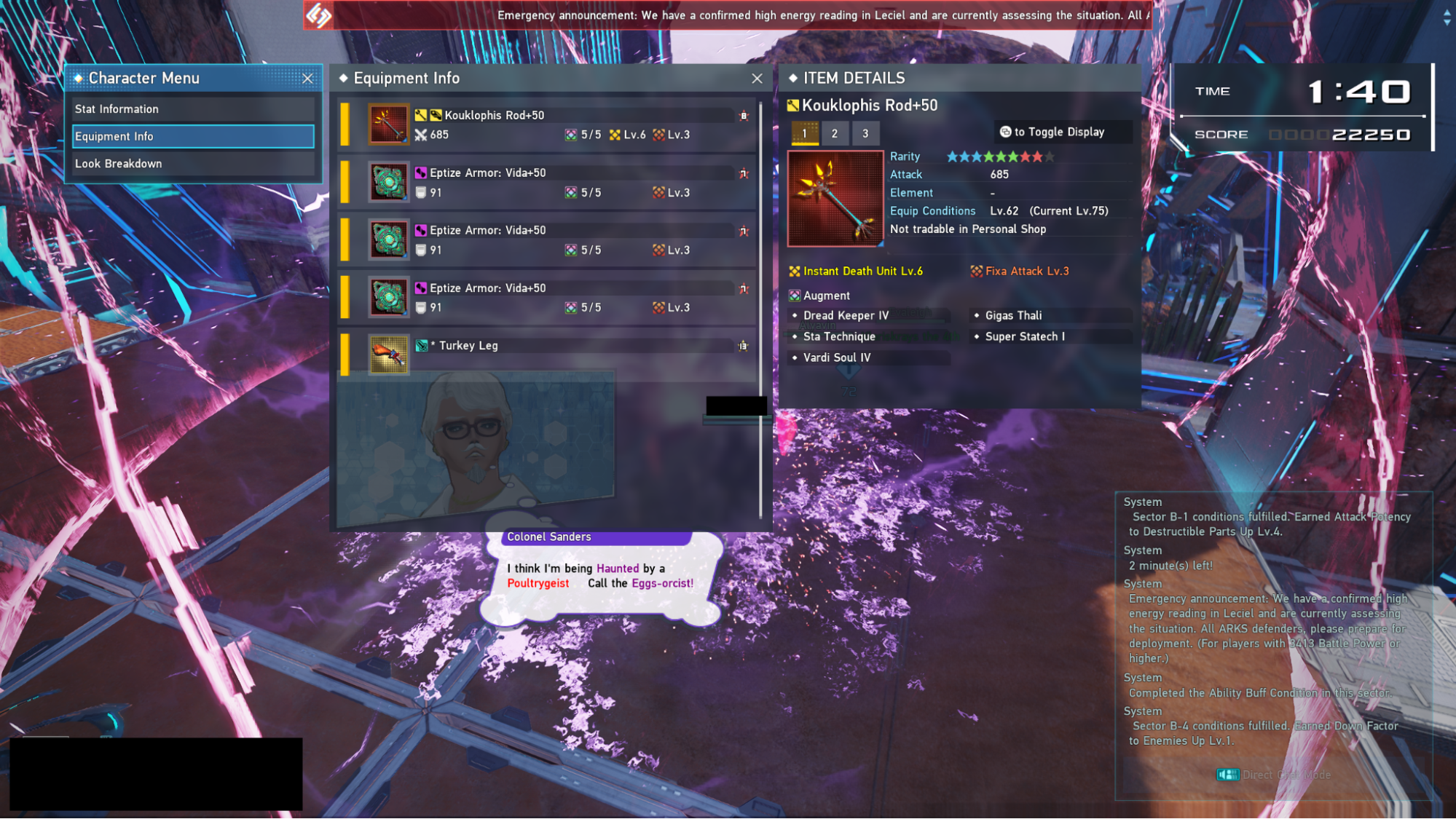Select the Sta Technique augment
1456x819 pixels.
839,337
